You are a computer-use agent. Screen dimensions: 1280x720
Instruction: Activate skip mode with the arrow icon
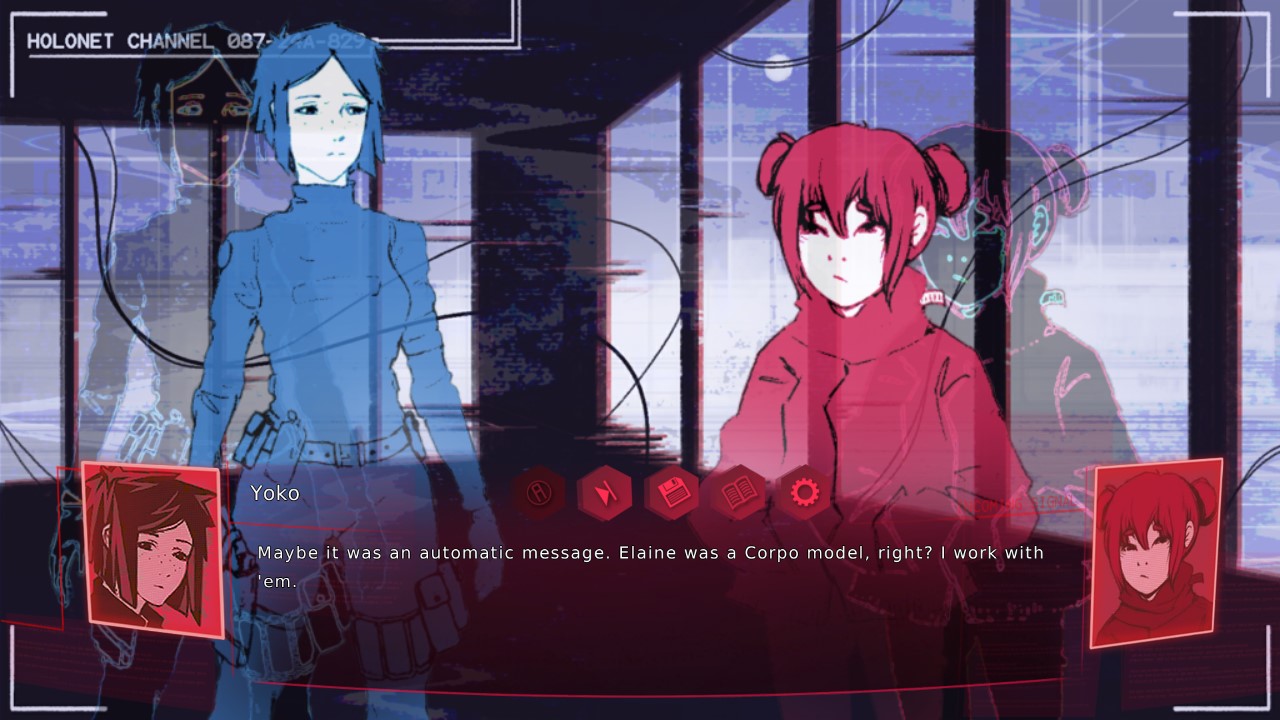pos(606,492)
